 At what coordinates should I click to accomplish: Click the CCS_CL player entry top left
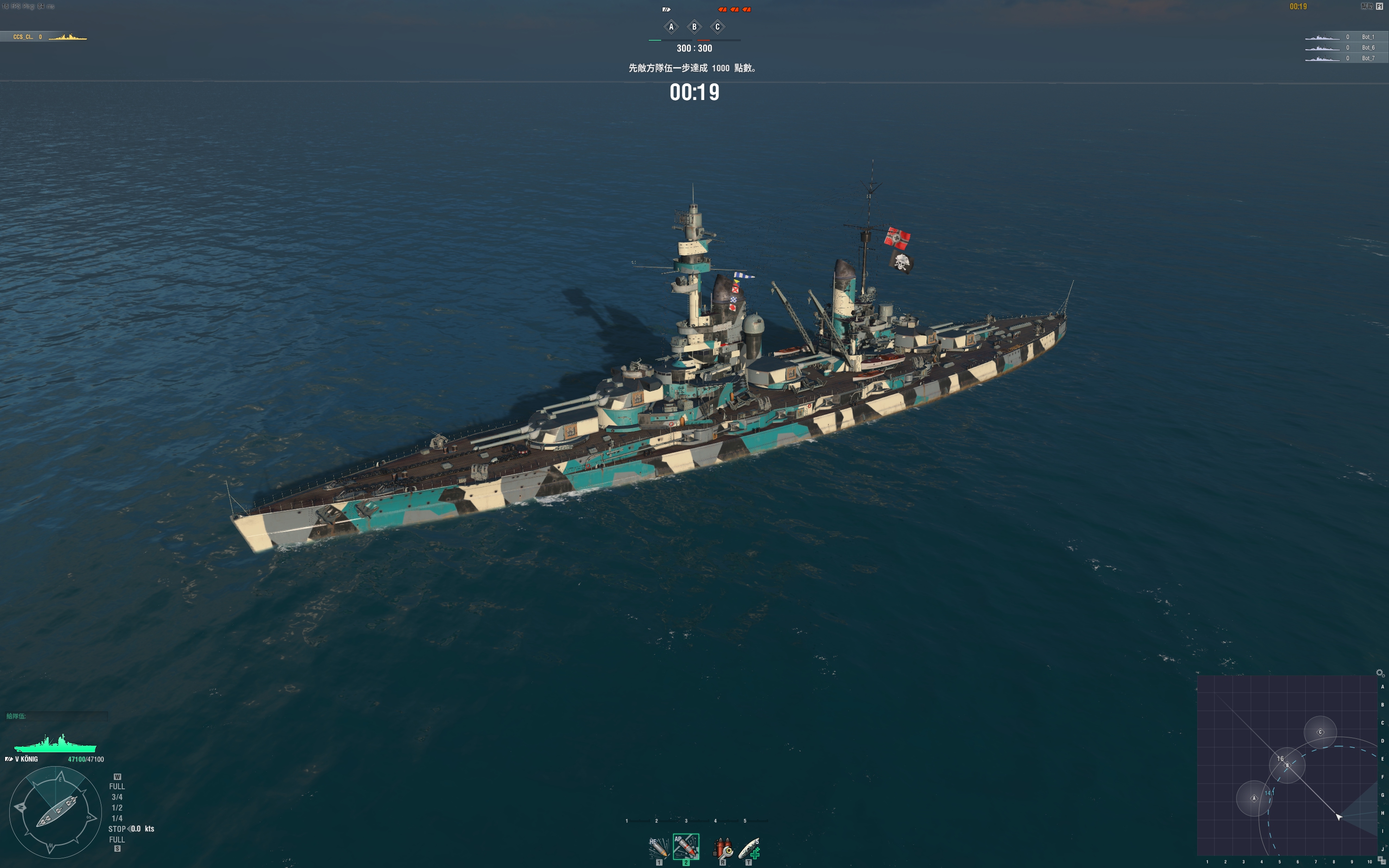[26, 36]
